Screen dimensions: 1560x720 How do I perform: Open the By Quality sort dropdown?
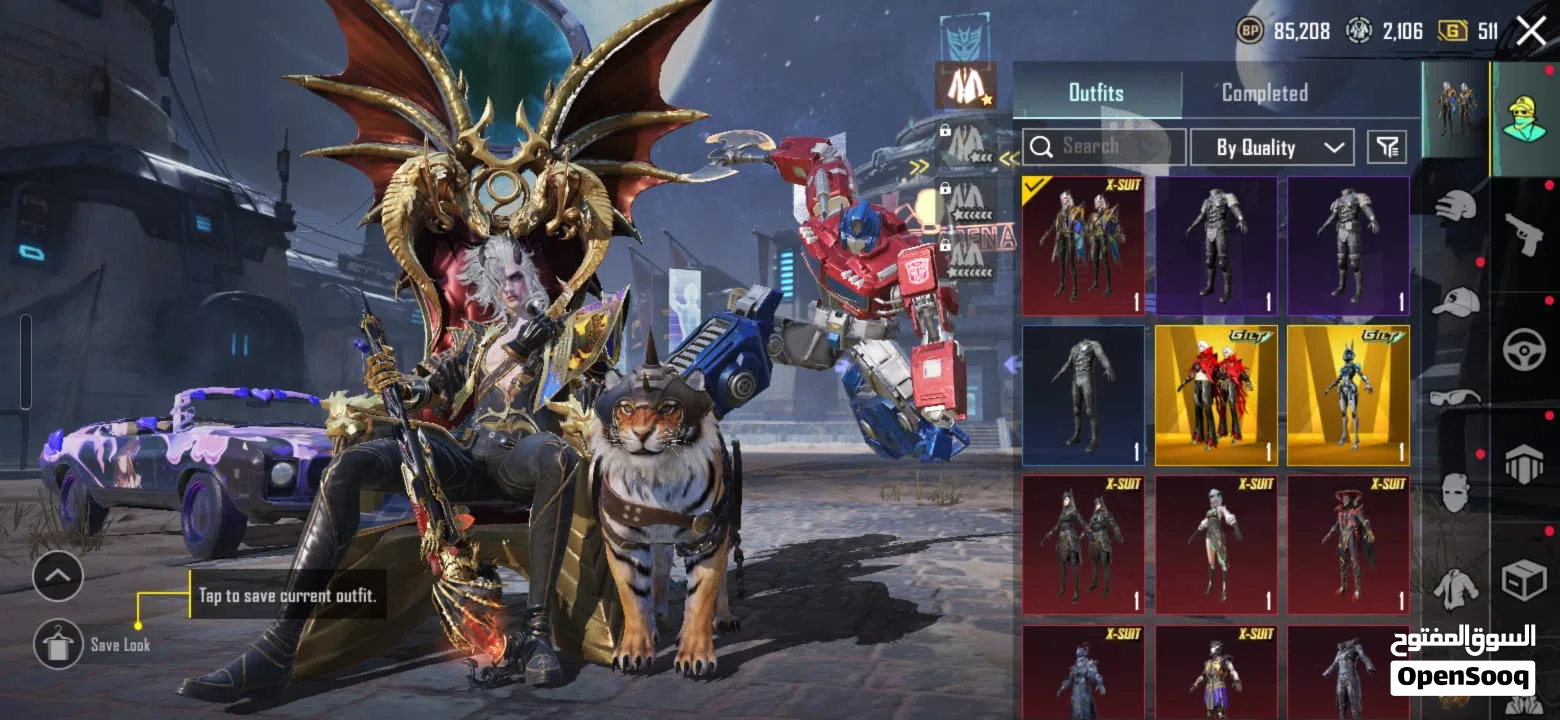[x=1272, y=147]
